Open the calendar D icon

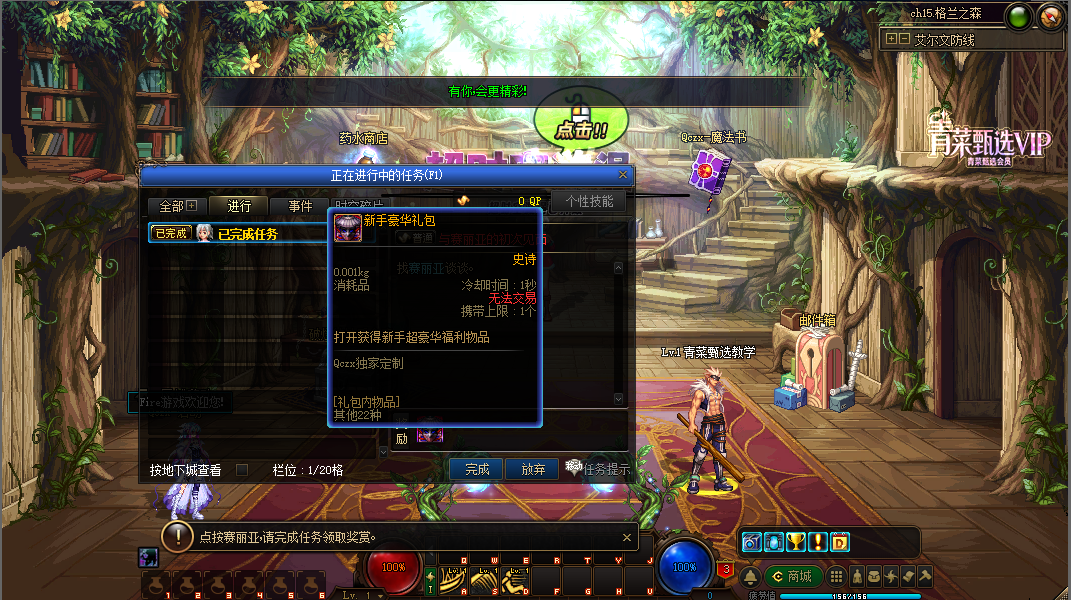(x=840, y=542)
